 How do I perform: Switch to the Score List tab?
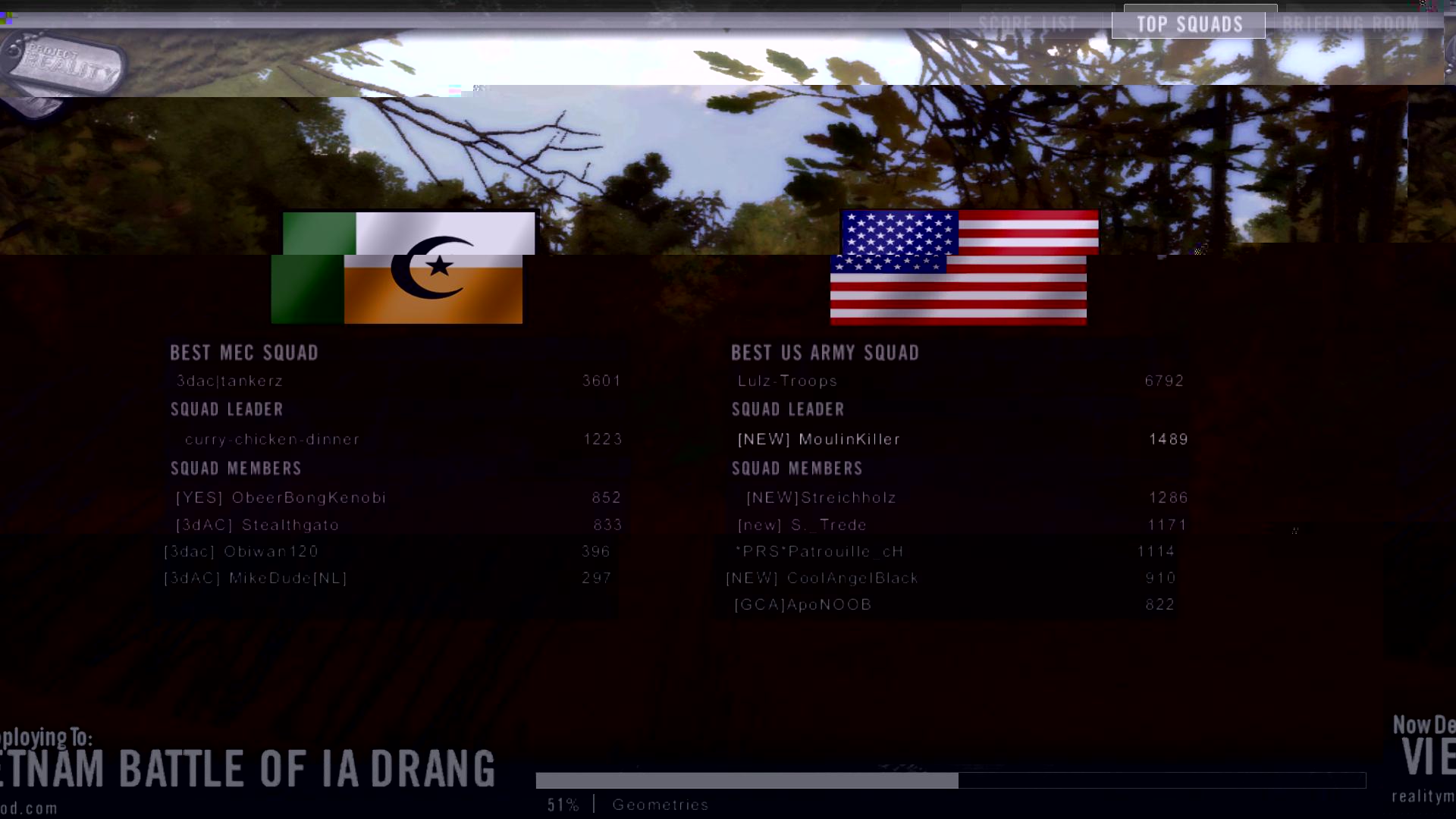[1028, 24]
